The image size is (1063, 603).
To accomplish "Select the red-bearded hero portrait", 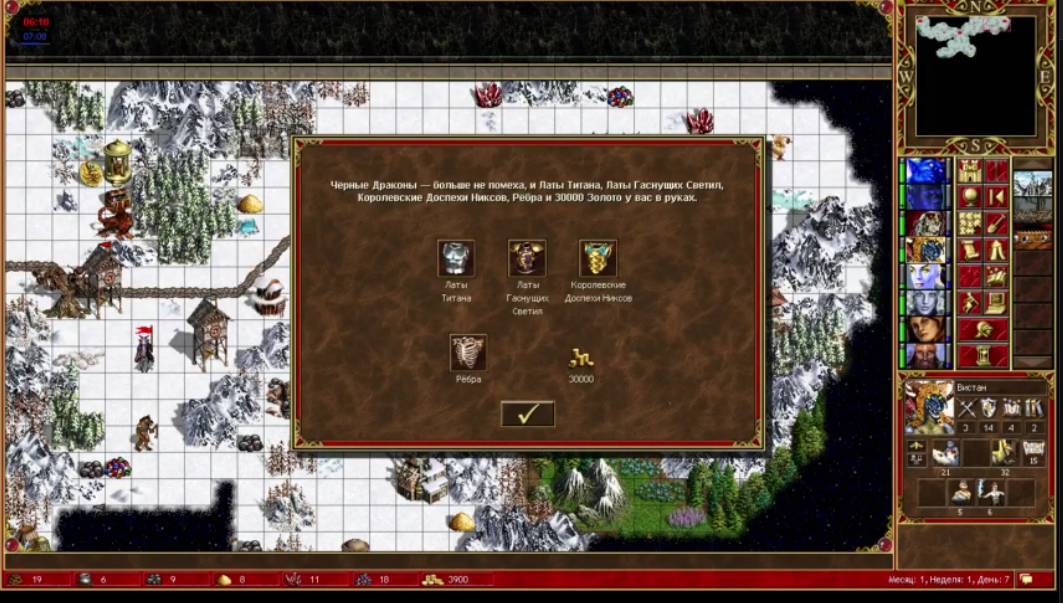I will (927, 356).
